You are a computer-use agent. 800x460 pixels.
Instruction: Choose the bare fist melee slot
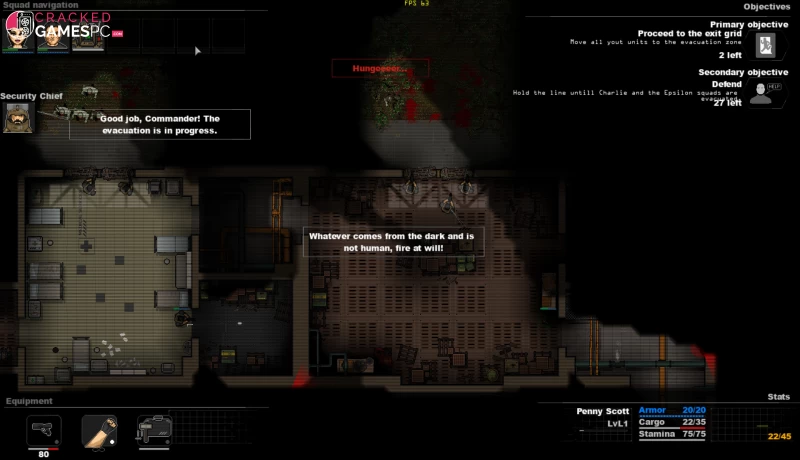[x=98, y=431]
